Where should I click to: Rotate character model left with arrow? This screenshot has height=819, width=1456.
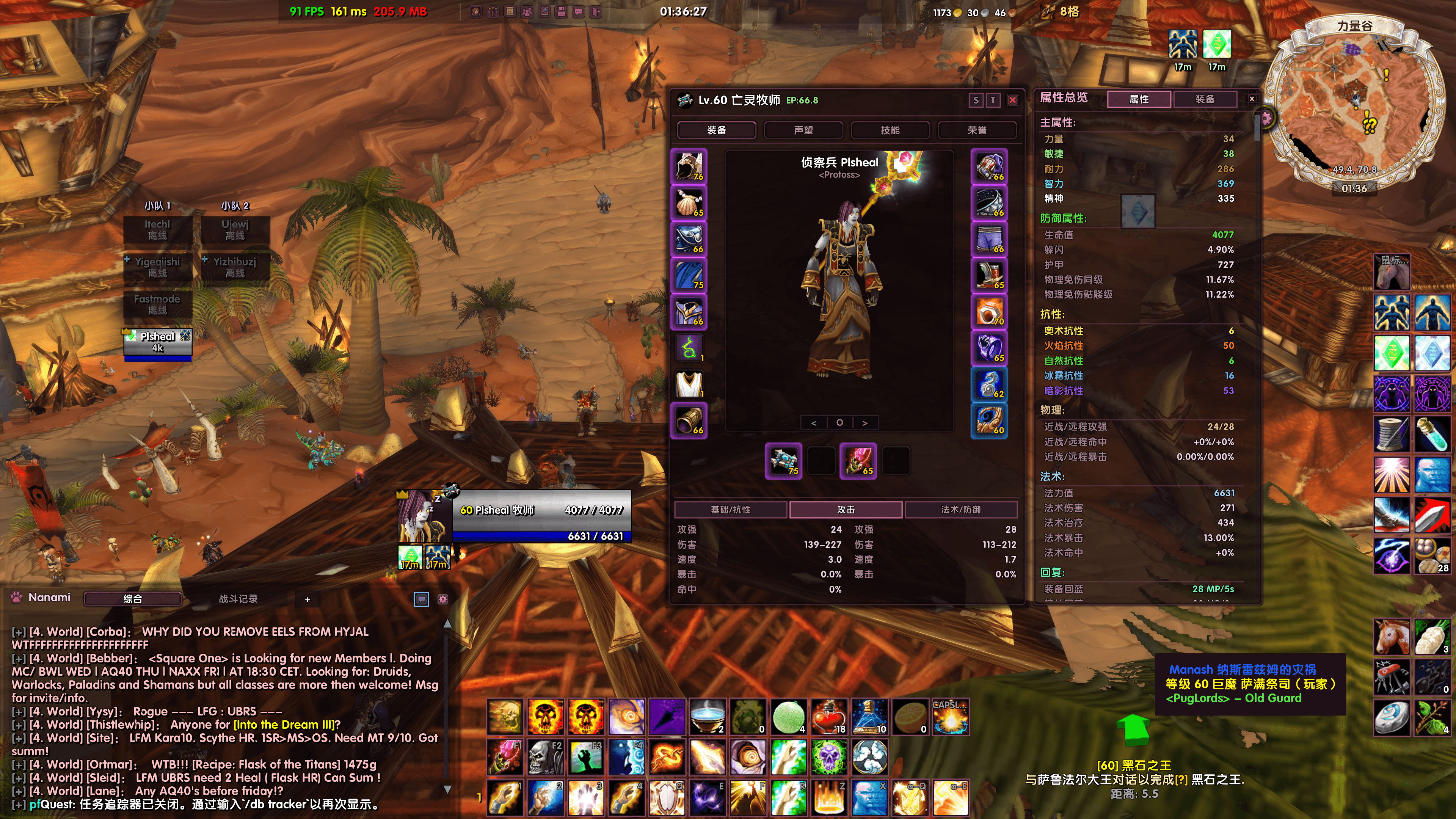pos(814,423)
